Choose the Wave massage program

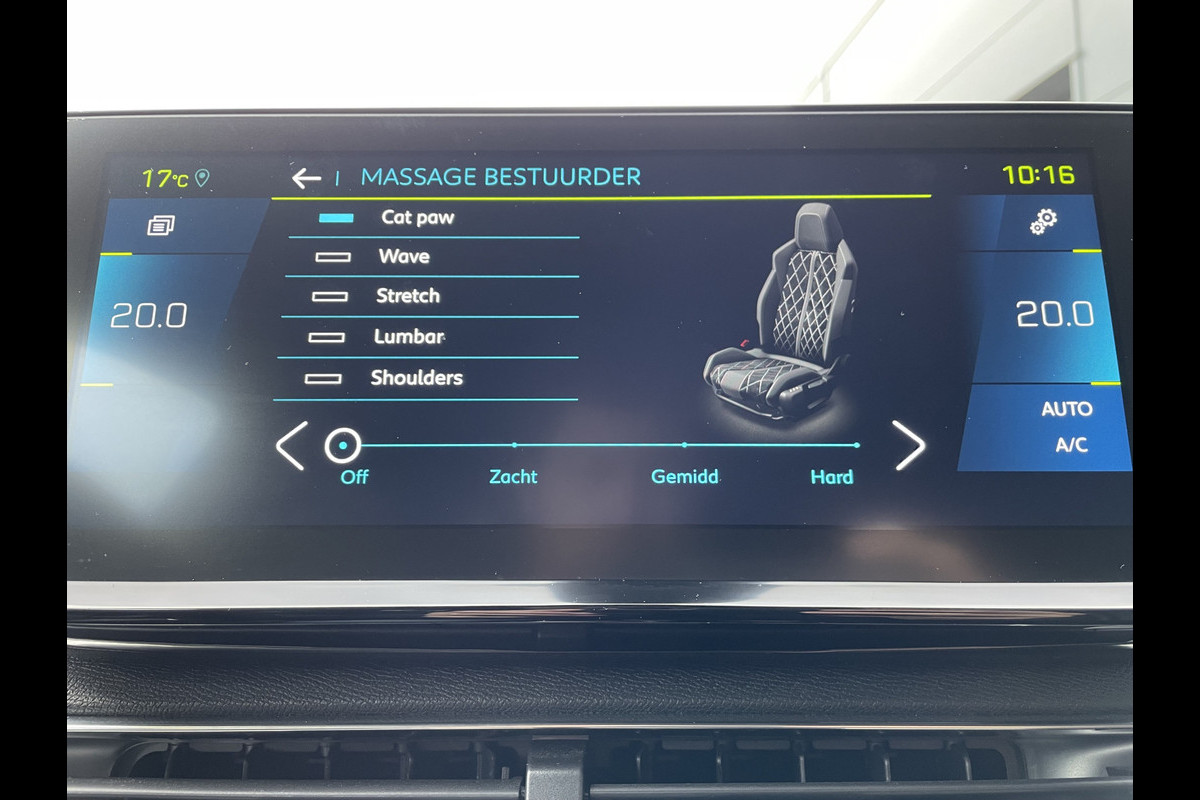(404, 257)
